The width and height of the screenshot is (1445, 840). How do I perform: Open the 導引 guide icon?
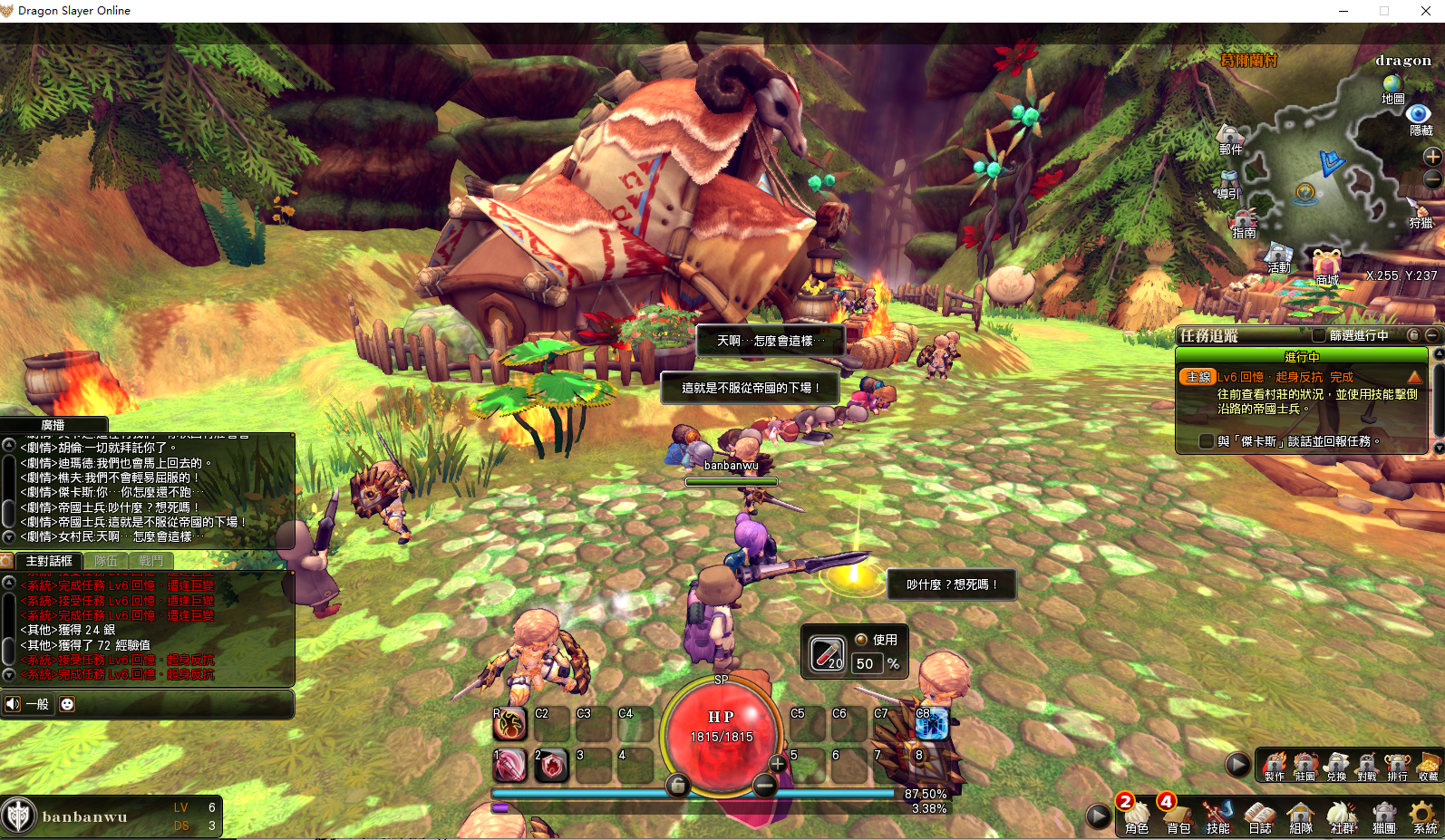coord(1228,182)
